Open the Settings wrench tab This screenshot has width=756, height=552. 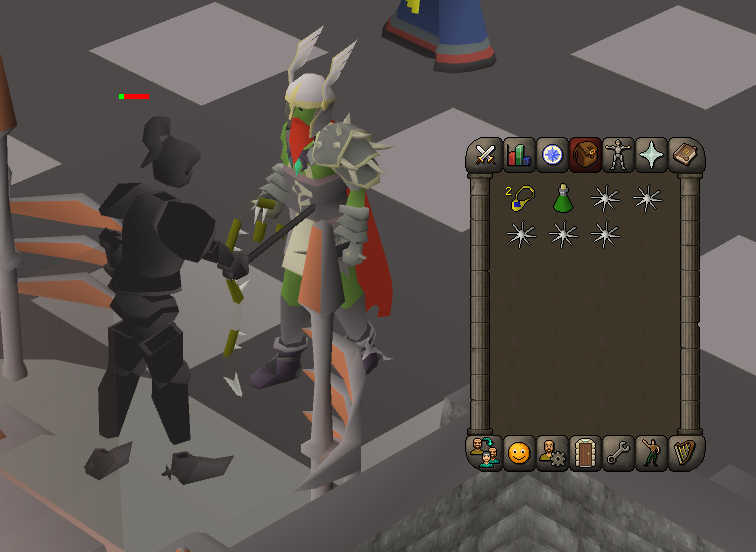[x=618, y=451]
